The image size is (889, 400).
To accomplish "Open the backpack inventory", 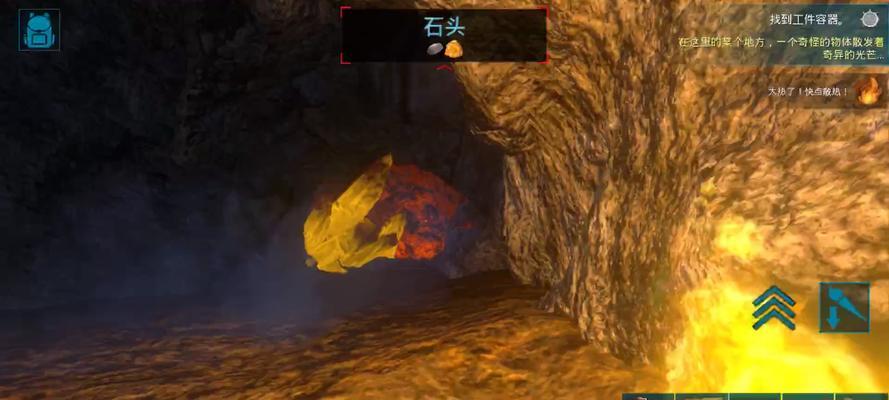I will point(40,29).
